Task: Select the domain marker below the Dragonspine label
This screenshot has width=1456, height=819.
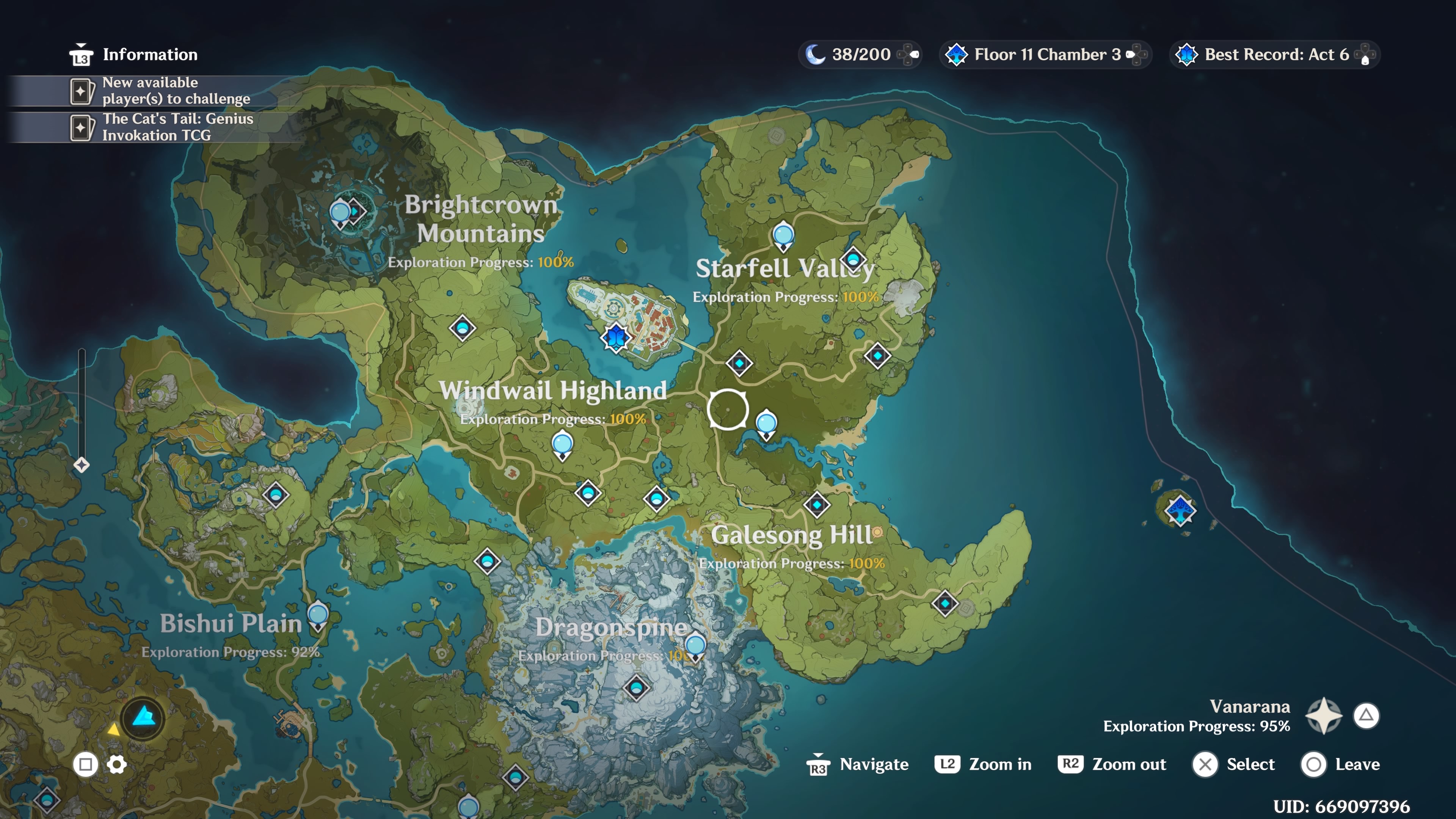Action: click(x=637, y=687)
